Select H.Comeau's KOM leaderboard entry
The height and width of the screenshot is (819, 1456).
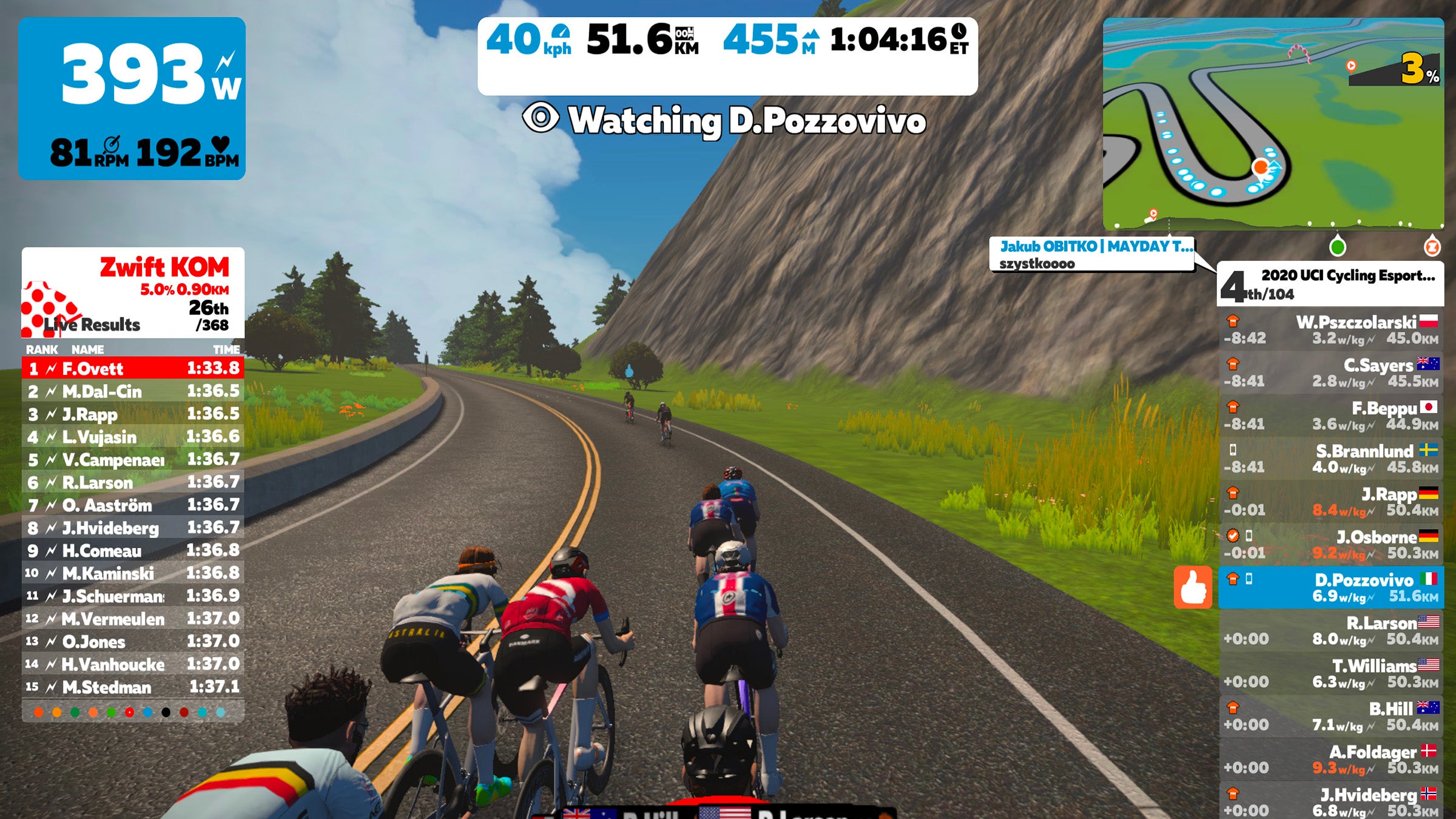[133, 551]
